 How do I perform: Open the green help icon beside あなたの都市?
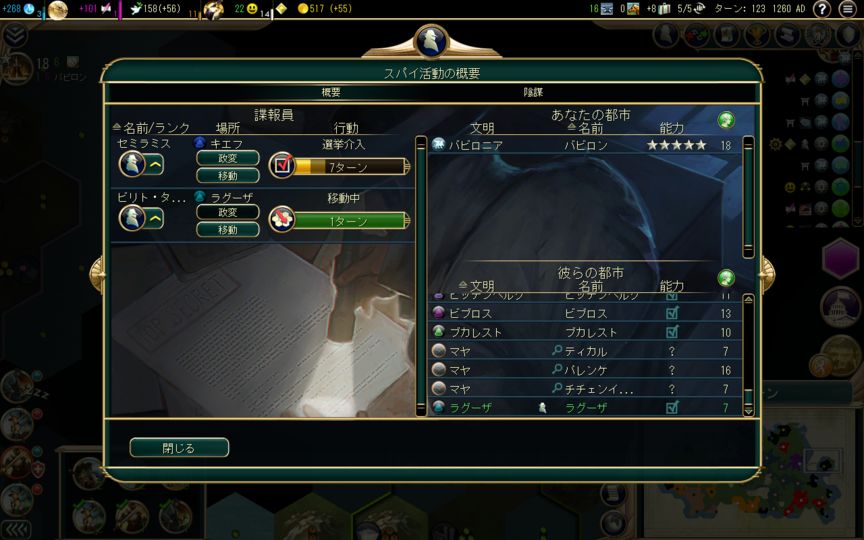tap(727, 120)
